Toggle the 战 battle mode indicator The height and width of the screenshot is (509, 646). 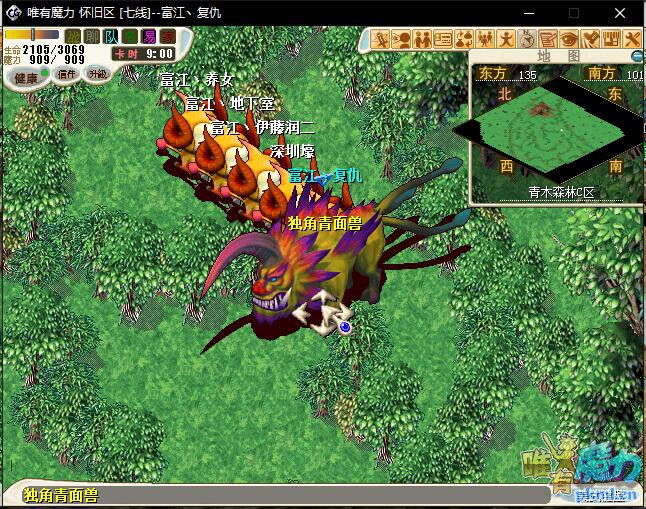tap(73, 37)
